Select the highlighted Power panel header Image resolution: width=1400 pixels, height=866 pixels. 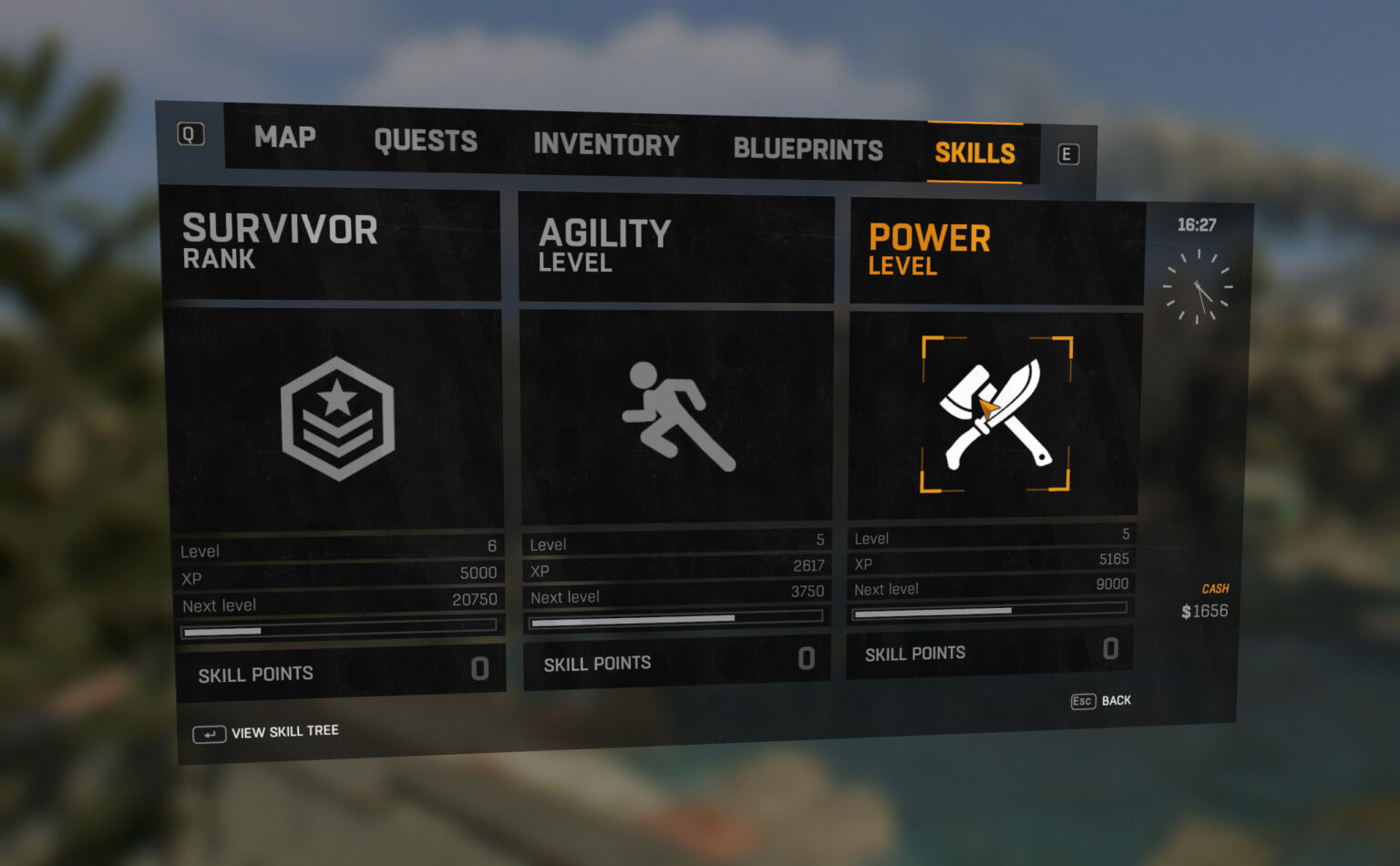930,248
